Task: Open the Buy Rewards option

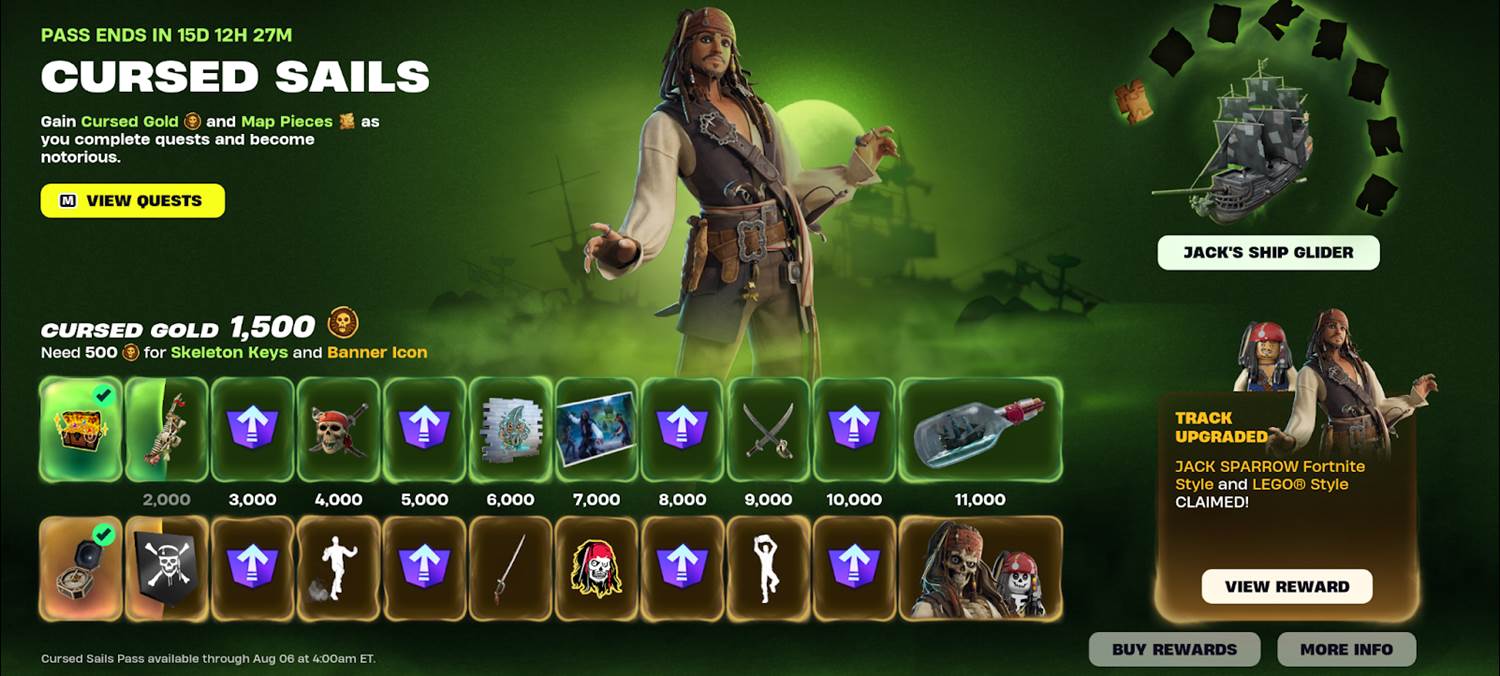Action: point(1174,650)
